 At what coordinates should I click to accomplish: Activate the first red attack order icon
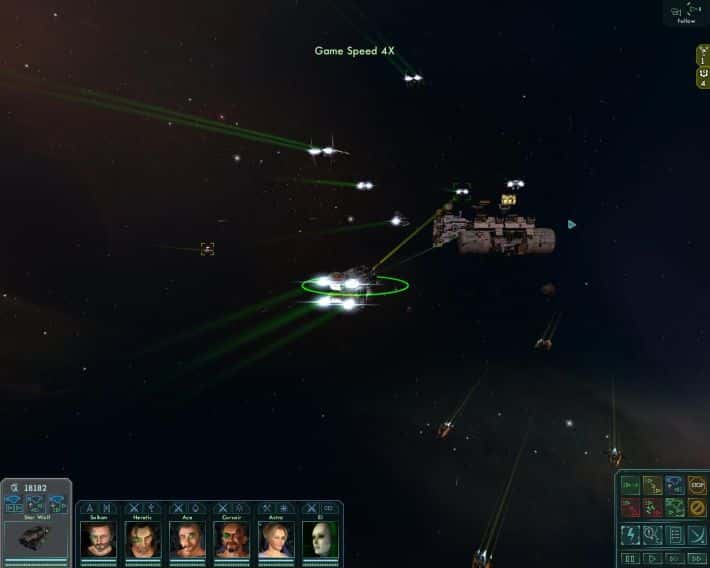pos(630,508)
